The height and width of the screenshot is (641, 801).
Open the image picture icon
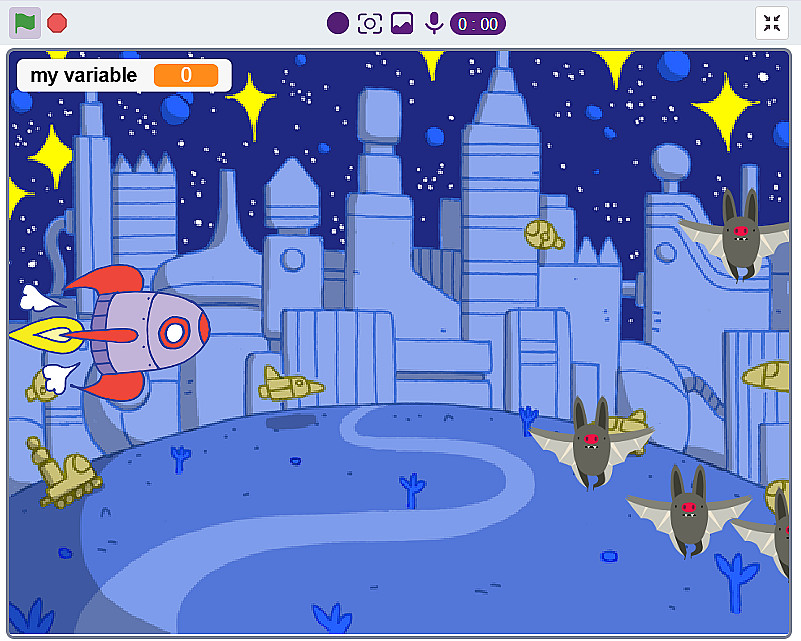pos(402,23)
